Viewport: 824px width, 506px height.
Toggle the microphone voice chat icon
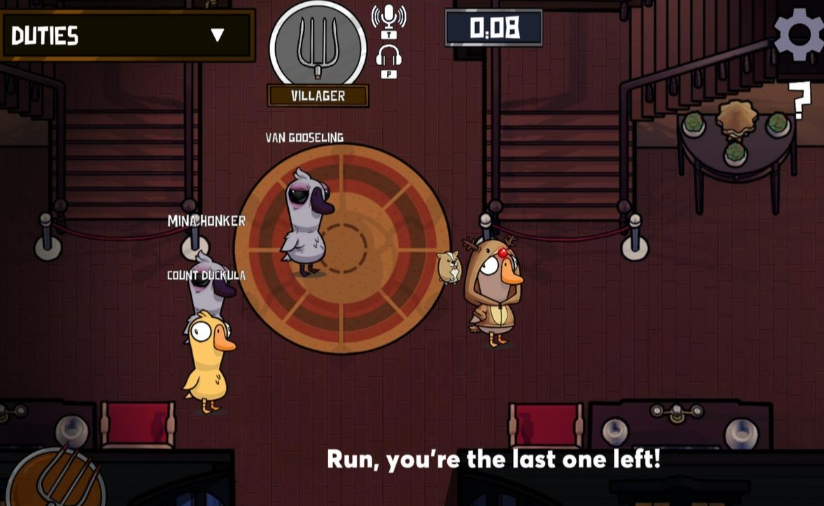click(x=388, y=19)
